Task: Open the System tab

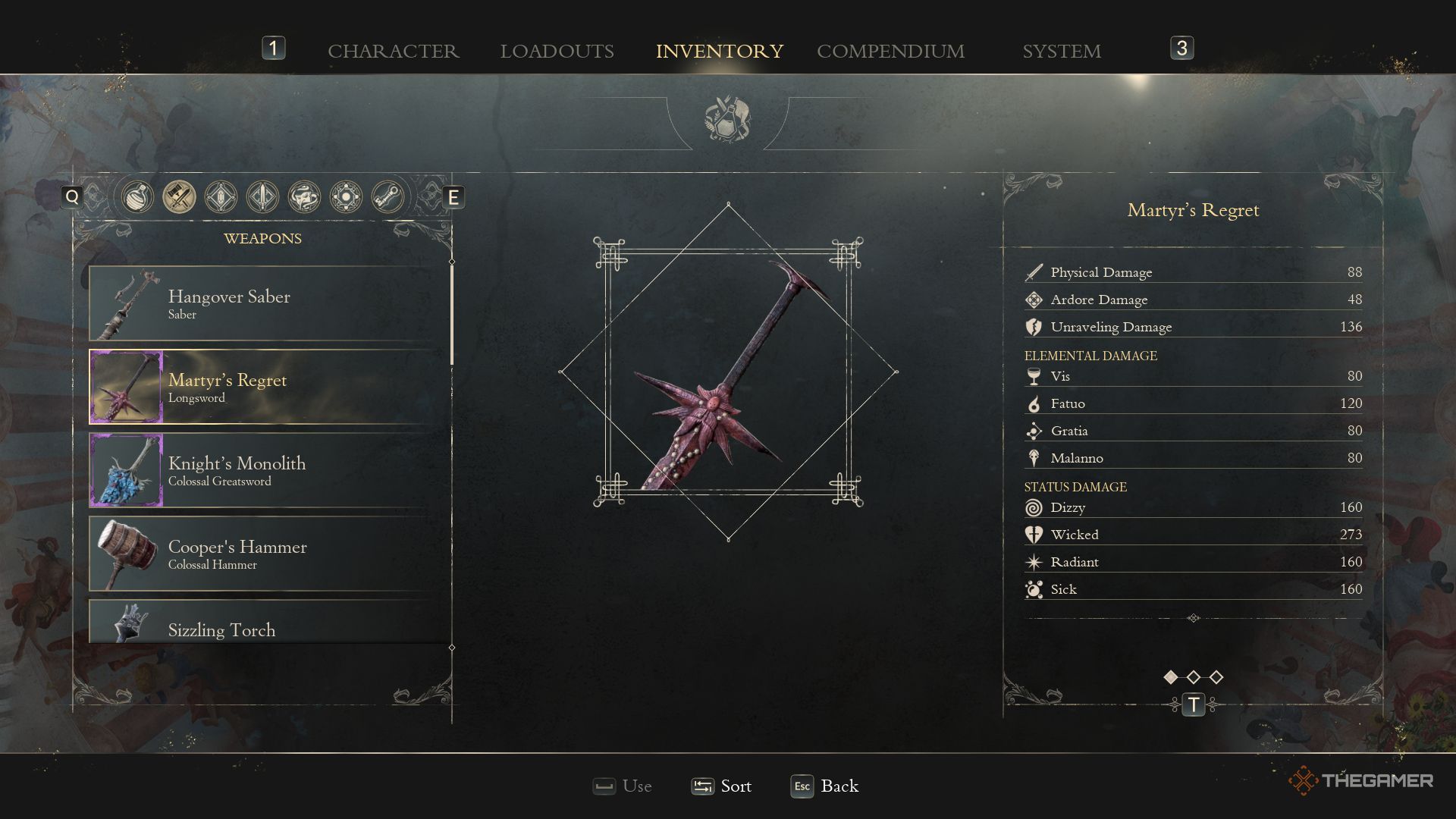Action: click(x=1061, y=51)
